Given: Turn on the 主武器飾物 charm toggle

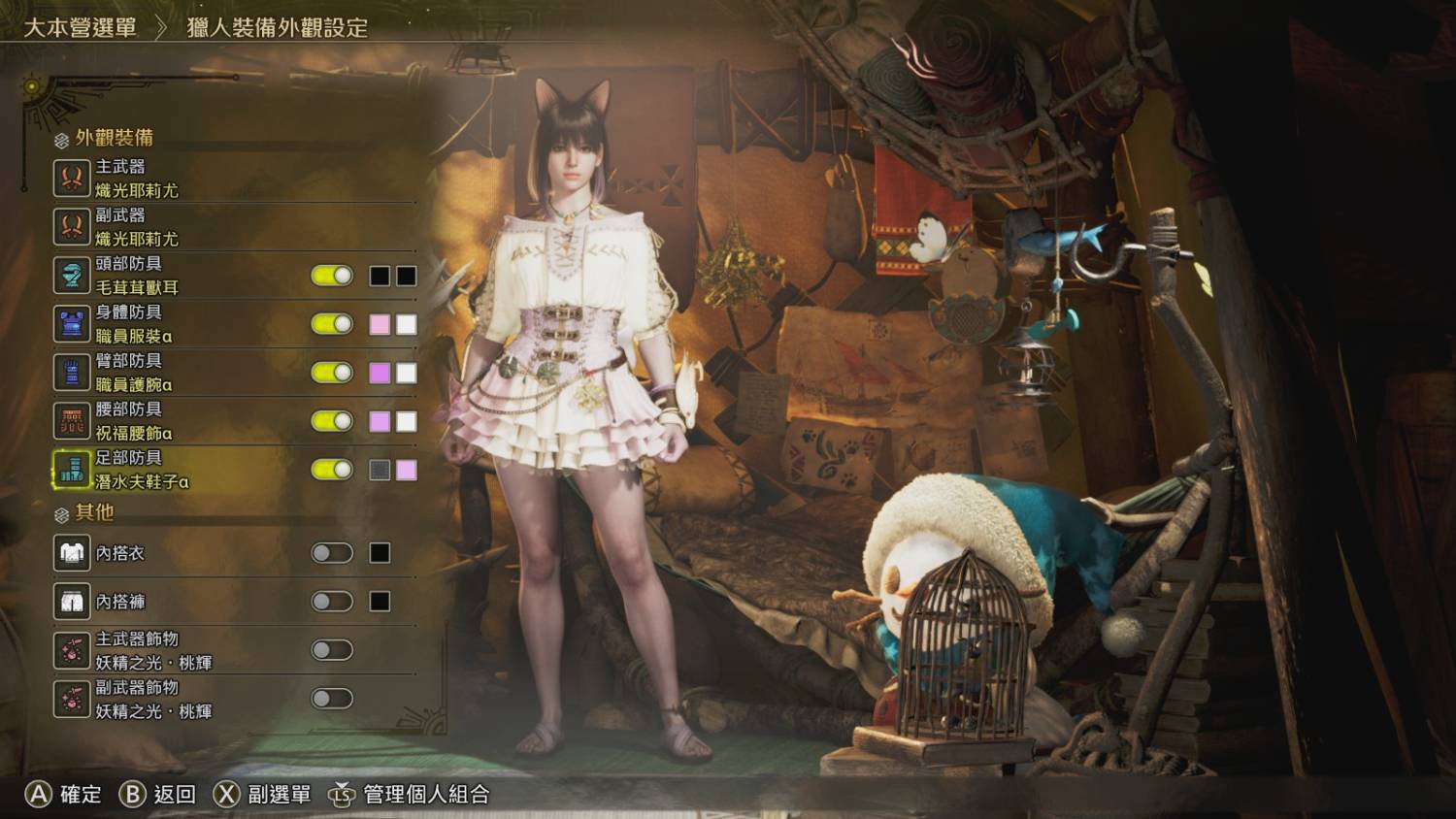Looking at the screenshot, I should (332, 650).
